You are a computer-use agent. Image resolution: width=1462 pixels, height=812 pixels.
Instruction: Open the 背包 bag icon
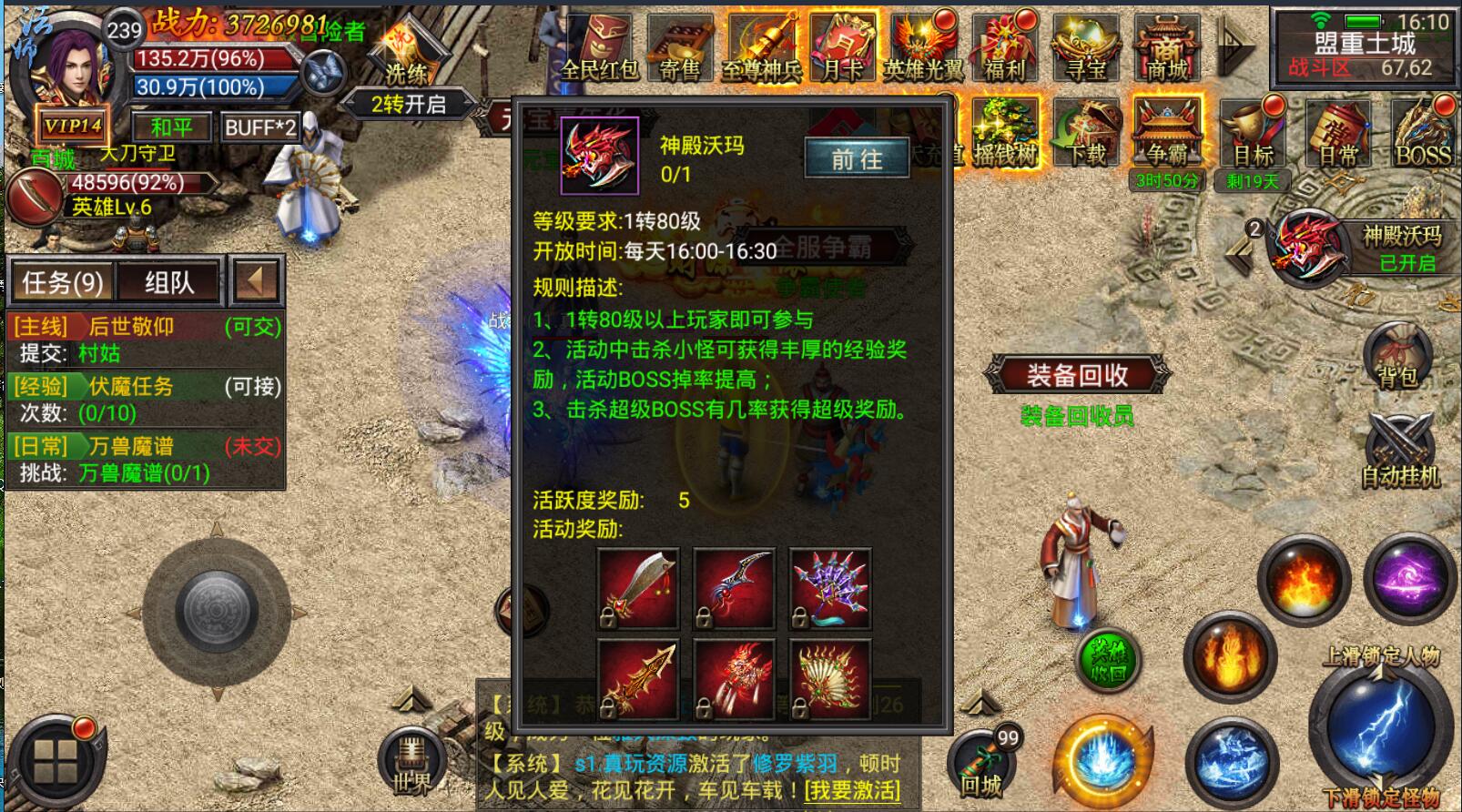pyautogui.click(x=1397, y=357)
